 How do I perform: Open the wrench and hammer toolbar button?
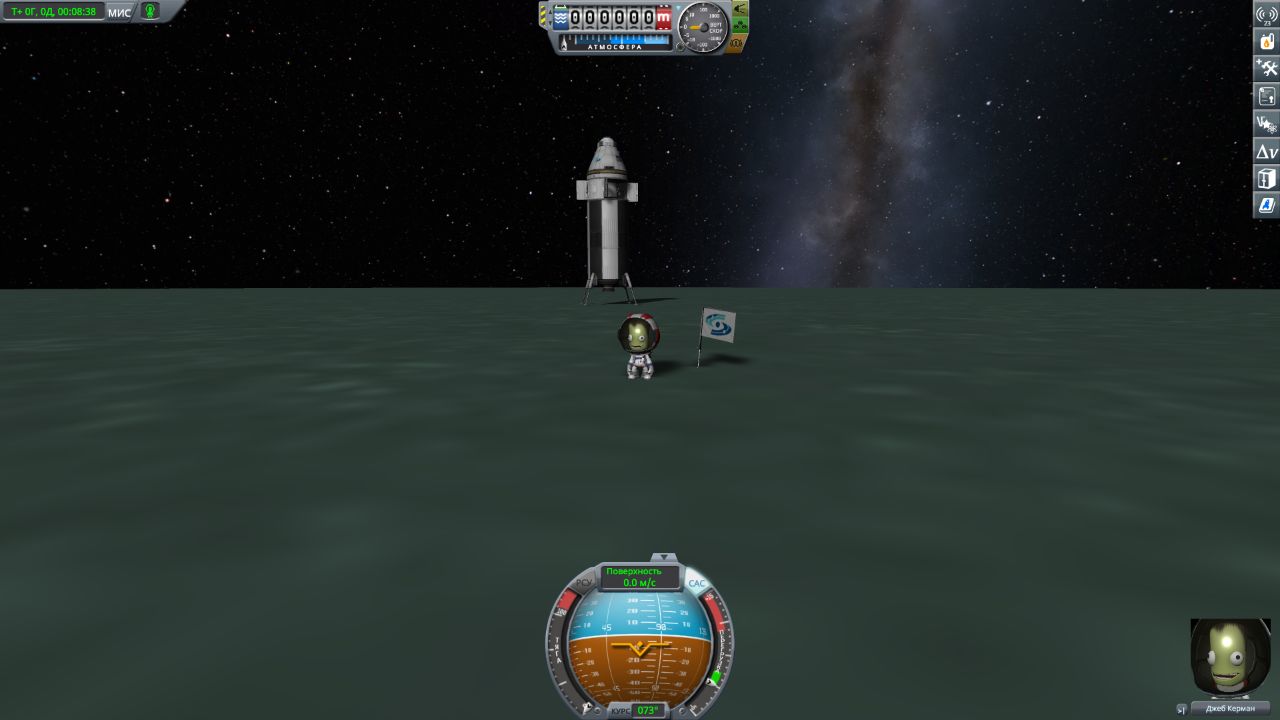[1267, 69]
